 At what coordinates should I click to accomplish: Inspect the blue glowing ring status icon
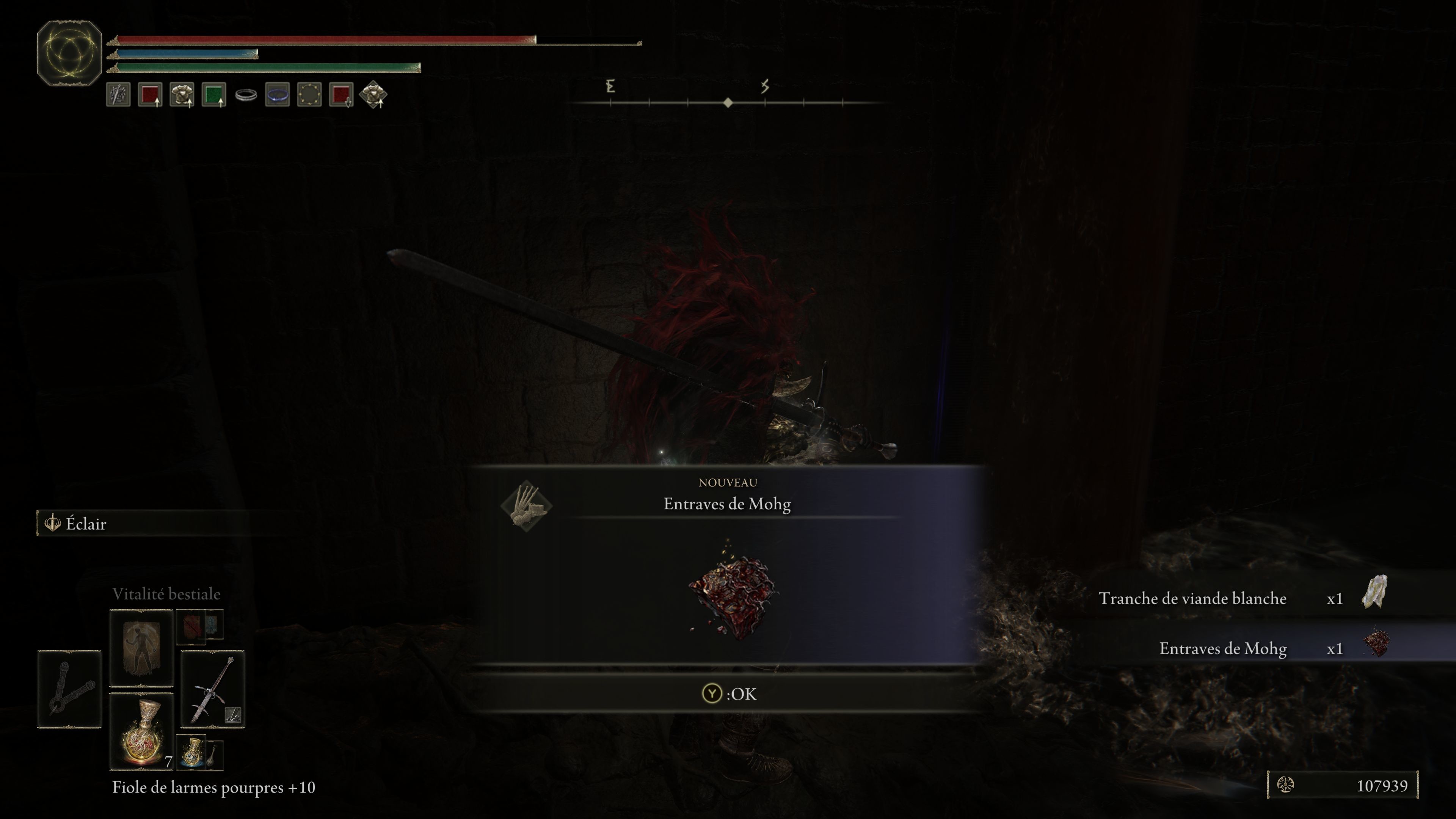[x=278, y=94]
